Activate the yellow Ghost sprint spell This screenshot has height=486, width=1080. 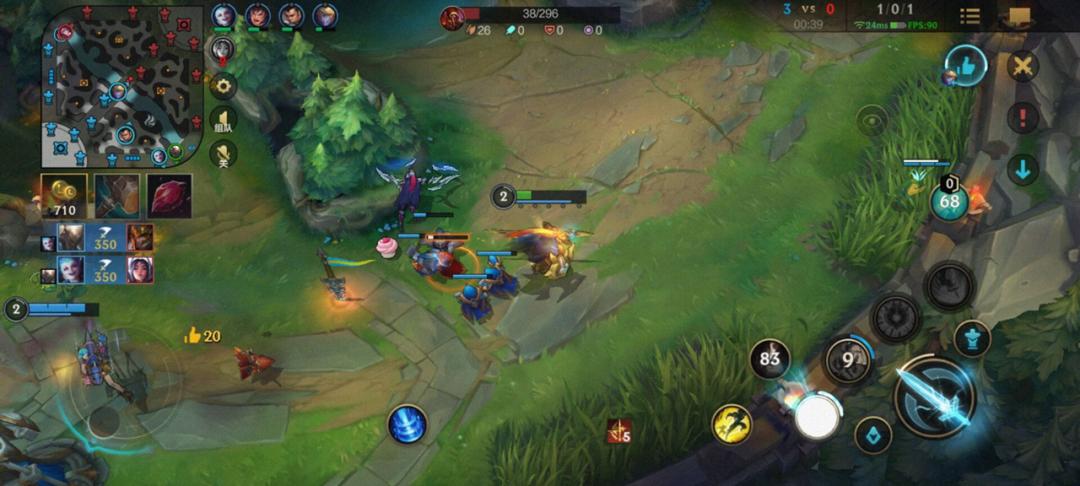pyautogui.click(x=731, y=424)
